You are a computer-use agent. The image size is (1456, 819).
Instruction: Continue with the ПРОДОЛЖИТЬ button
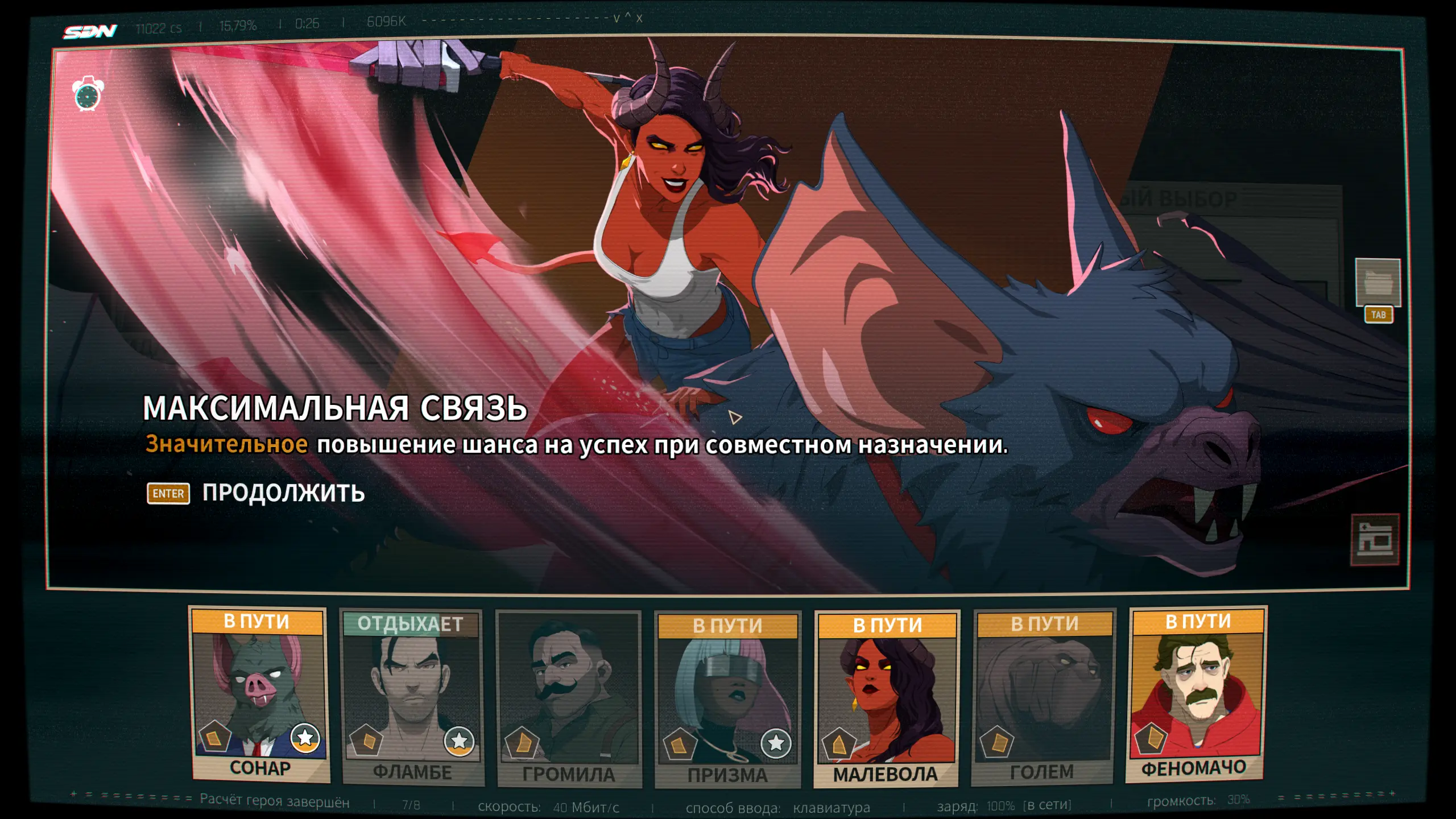click(x=283, y=493)
